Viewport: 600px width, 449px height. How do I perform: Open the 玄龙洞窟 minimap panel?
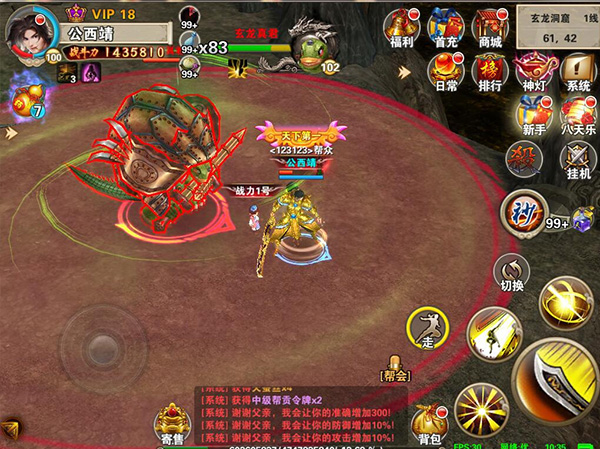[553, 27]
